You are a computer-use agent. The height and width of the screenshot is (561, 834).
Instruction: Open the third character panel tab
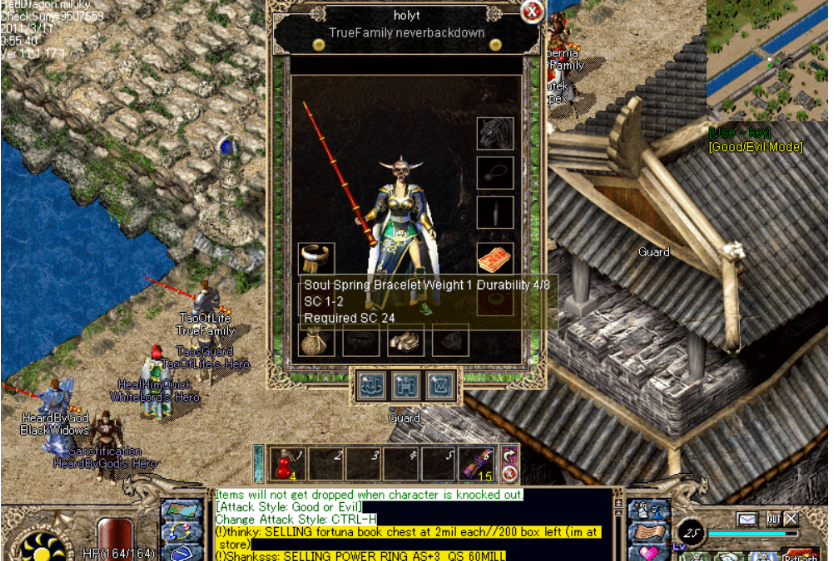[439, 385]
